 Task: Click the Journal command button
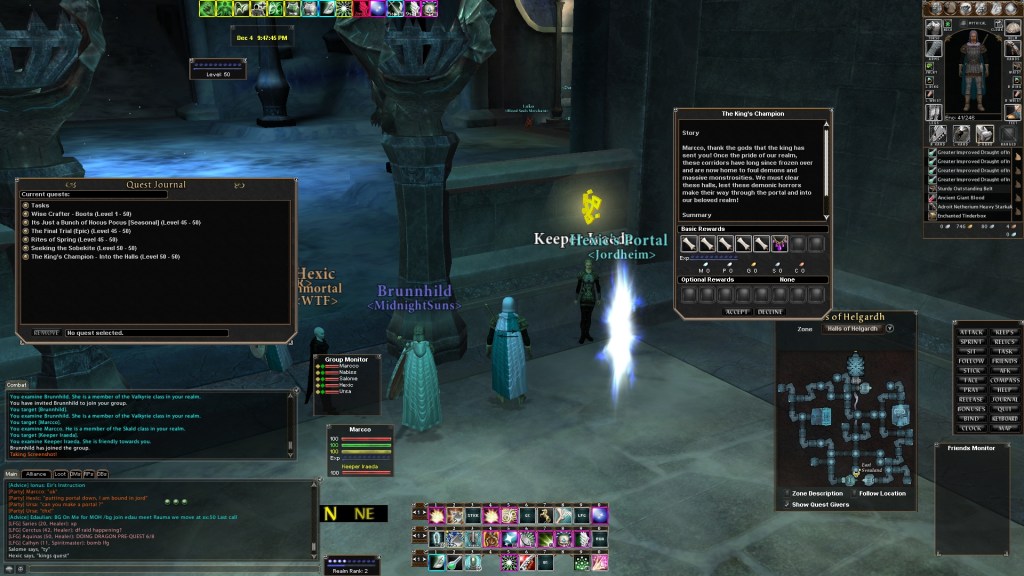click(1006, 399)
